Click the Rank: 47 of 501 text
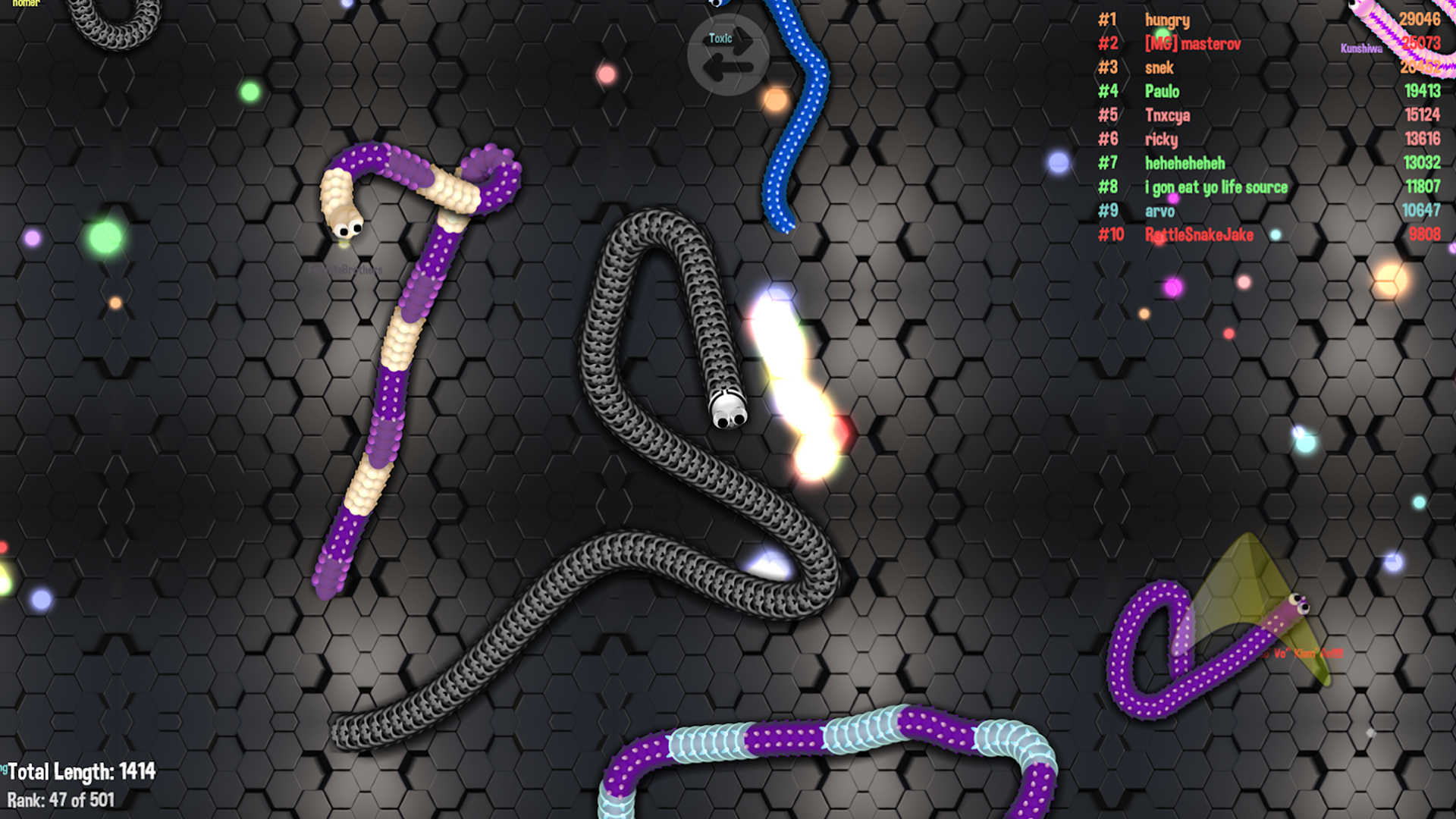This screenshot has height=819, width=1456. point(61,799)
